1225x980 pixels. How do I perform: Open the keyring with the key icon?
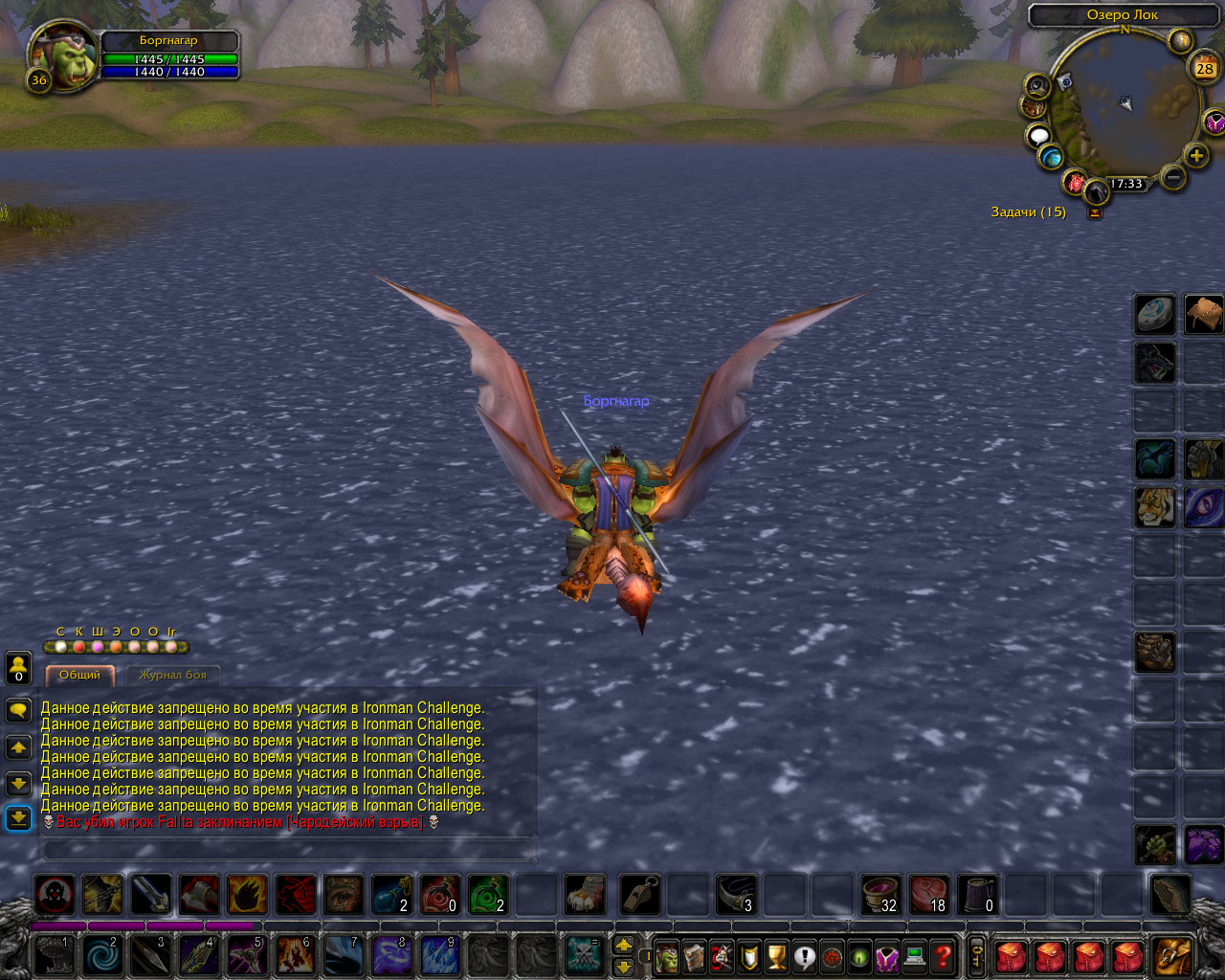click(x=977, y=955)
